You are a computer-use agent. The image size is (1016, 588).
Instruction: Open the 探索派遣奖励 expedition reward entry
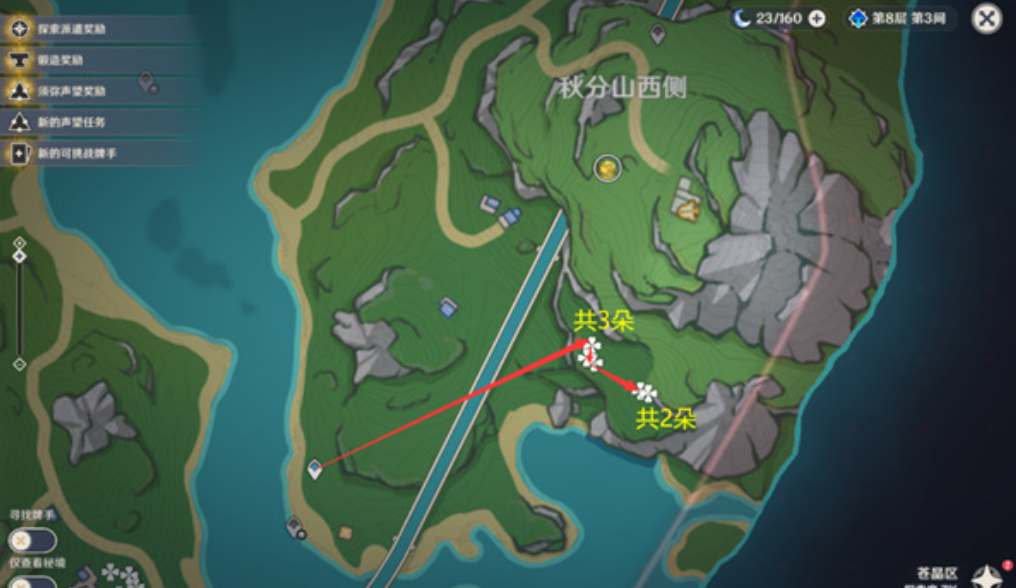[70, 29]
